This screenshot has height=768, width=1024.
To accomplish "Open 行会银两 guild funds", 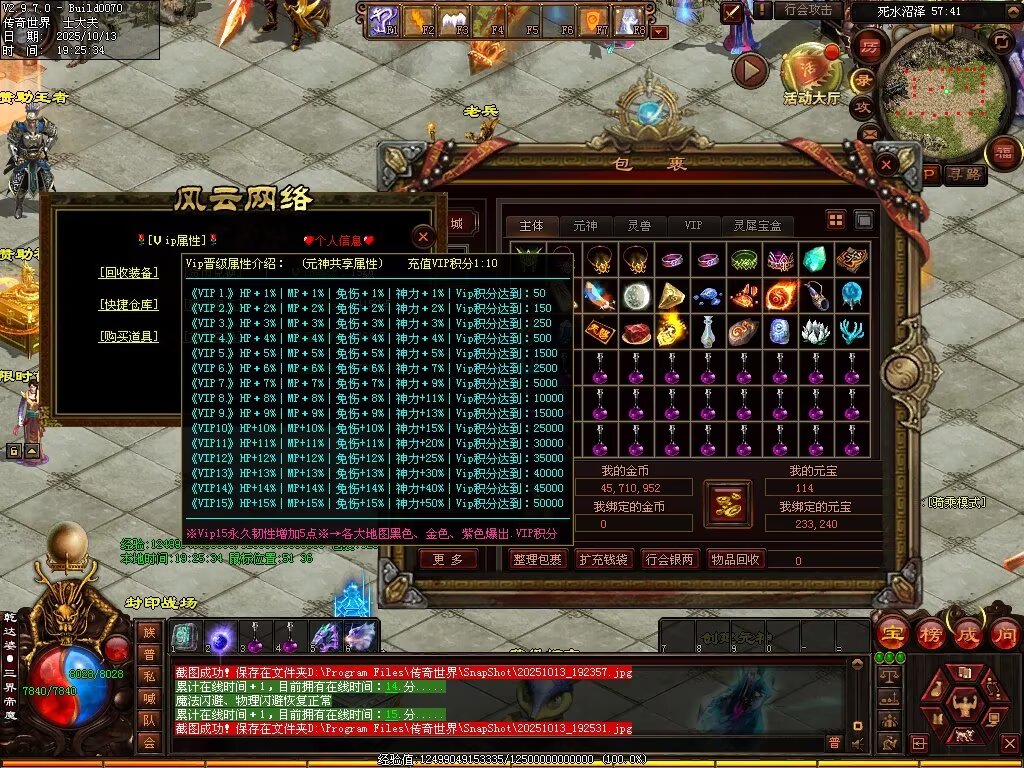I will [669, 560].
